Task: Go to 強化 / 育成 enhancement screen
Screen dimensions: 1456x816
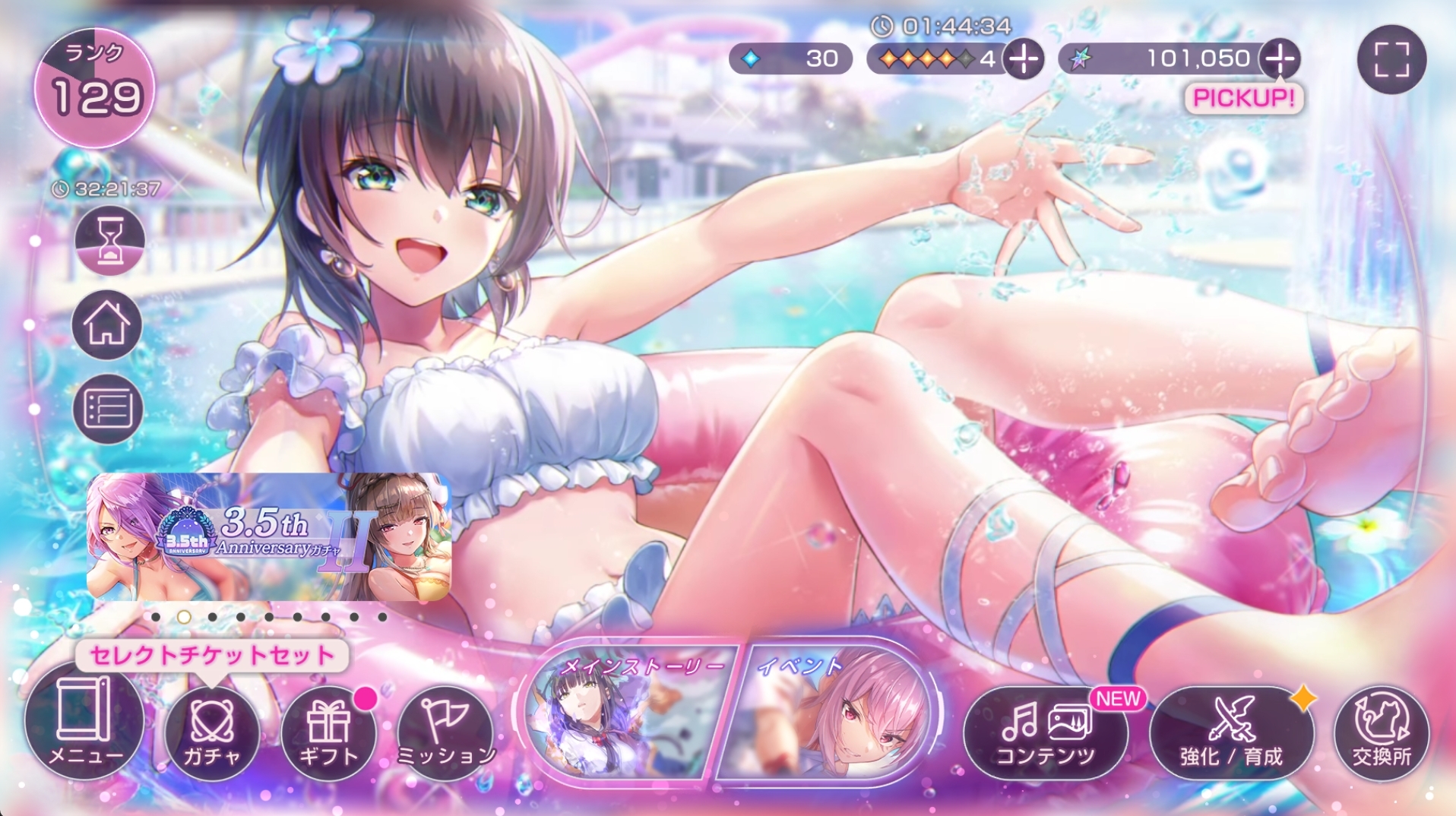Action: [x=1231, y=732]
